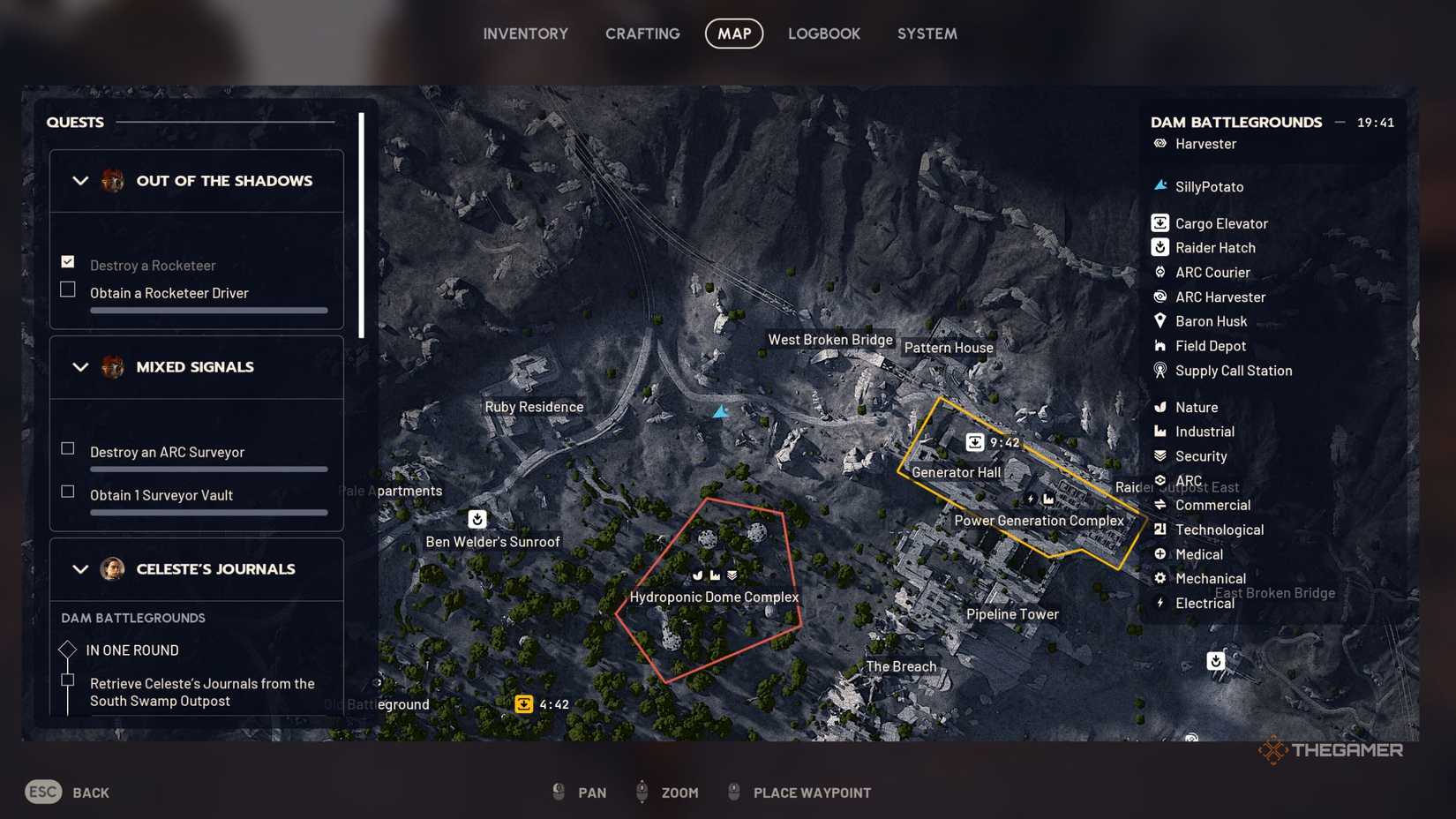Uncheck the Destroy a Rocketeer objective
The width and height of the screenshot is (1456, 819).
pyautogui.click(x=67, y=261)
